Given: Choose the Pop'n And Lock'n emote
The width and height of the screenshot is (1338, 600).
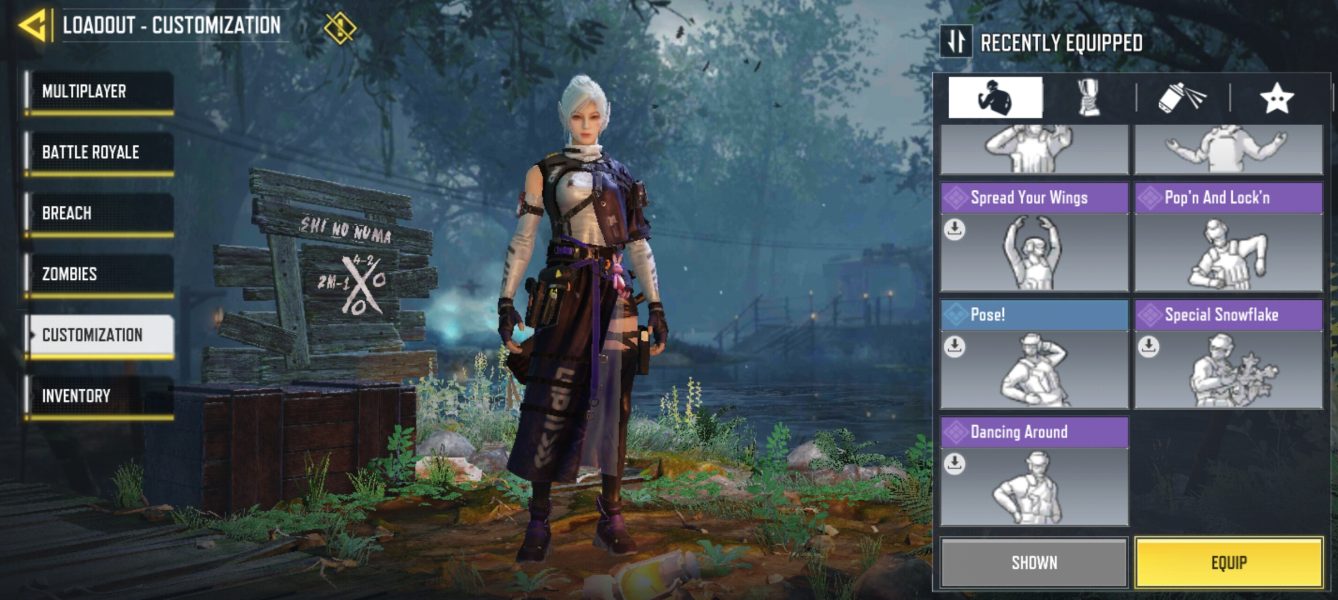Looking at the screenshot, I should tap(1228, 238).
